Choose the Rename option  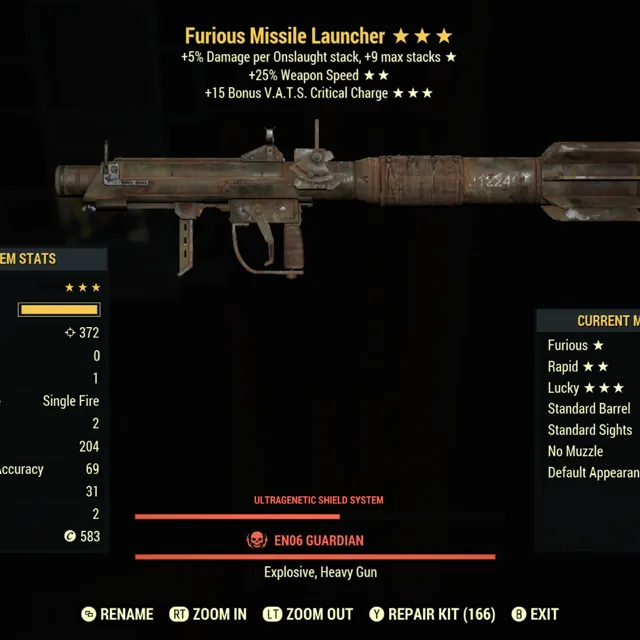pos(117,614)
